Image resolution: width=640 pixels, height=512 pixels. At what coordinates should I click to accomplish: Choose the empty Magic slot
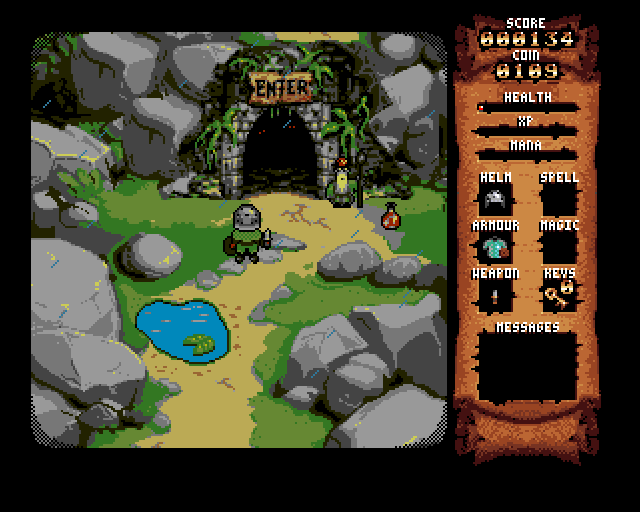[559, 247]
